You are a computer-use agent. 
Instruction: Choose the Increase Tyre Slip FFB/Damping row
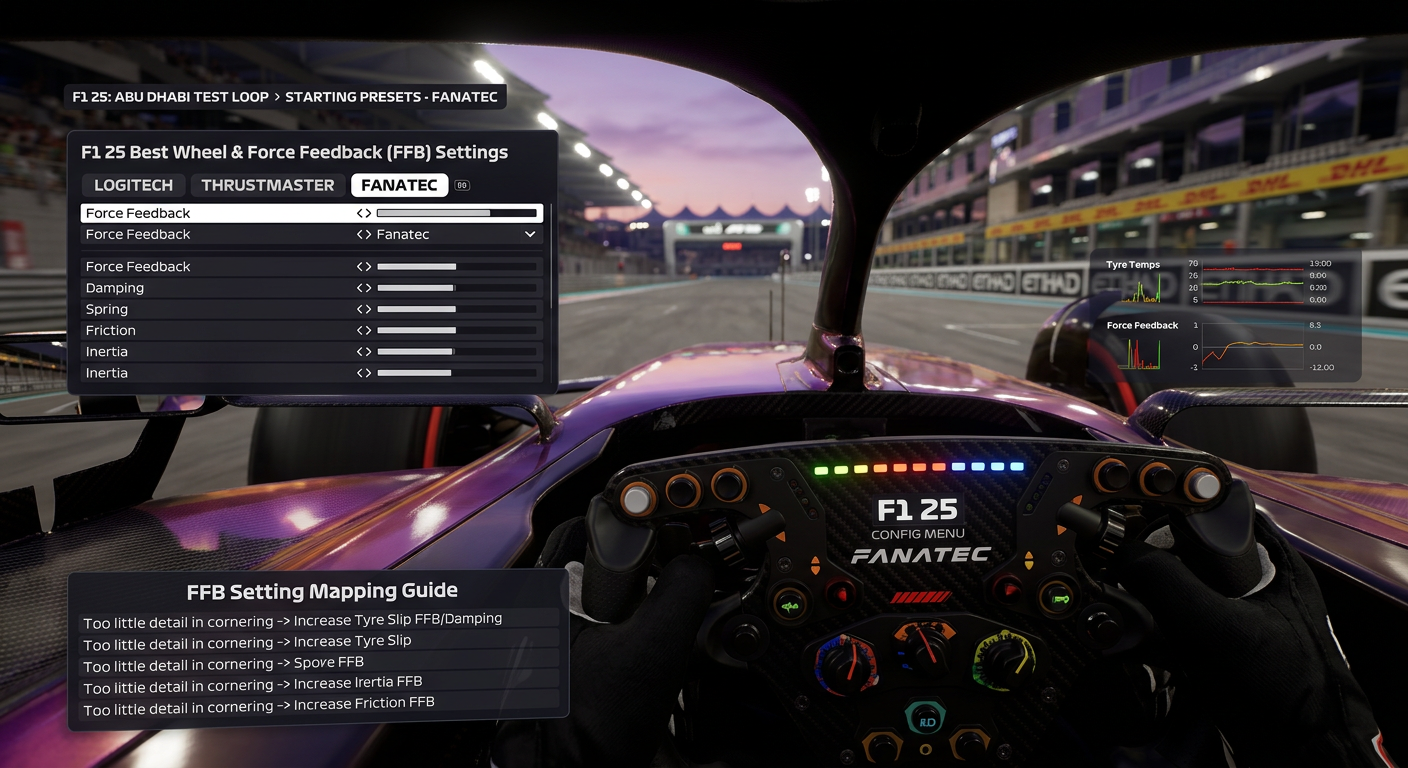(x=320, y=620)
